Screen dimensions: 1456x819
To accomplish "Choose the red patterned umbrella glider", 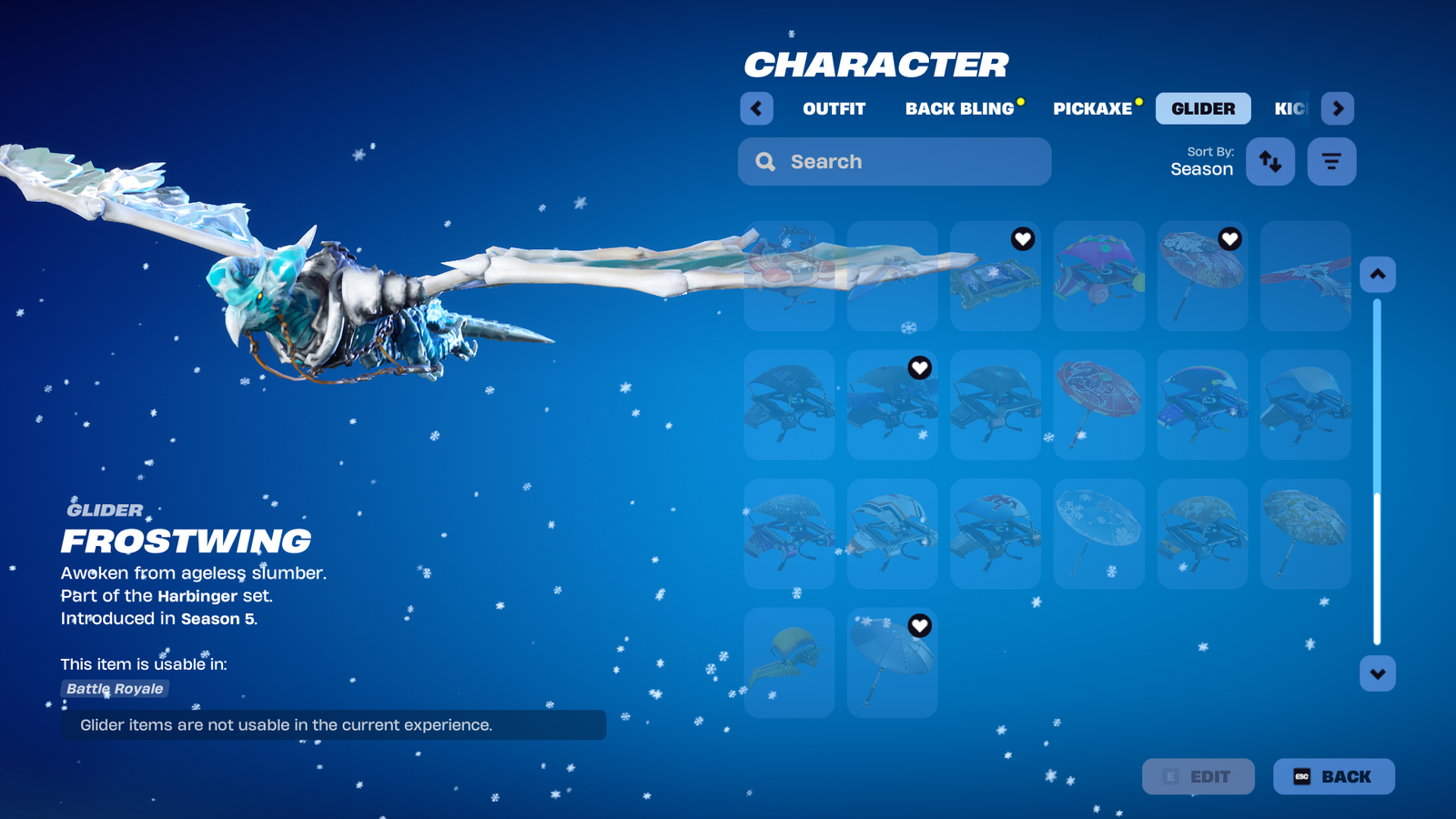I will pyautogui.click(x=1098, y=405).
